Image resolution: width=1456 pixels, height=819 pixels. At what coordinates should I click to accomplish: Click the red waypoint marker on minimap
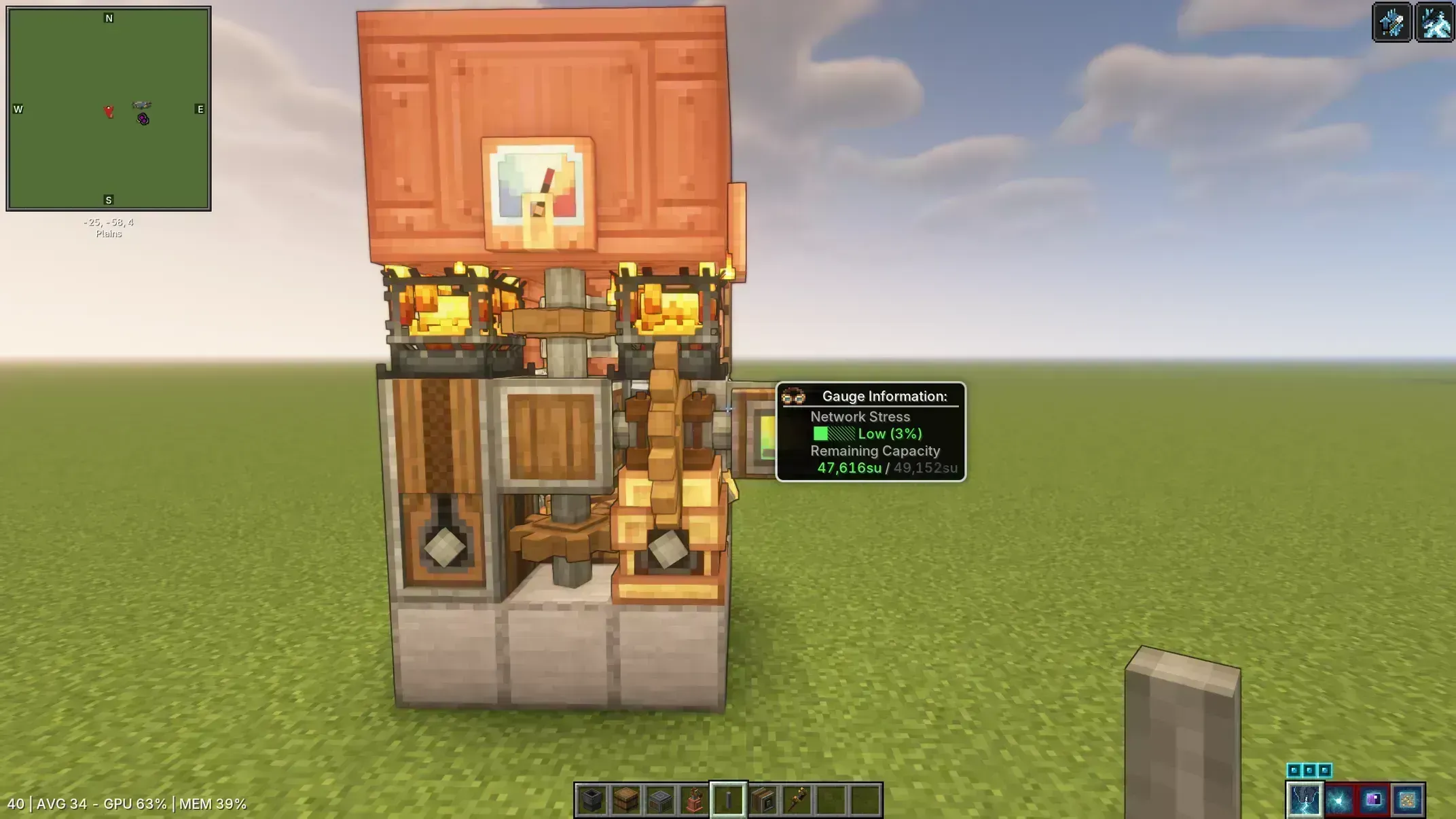[x=109, y=111]
